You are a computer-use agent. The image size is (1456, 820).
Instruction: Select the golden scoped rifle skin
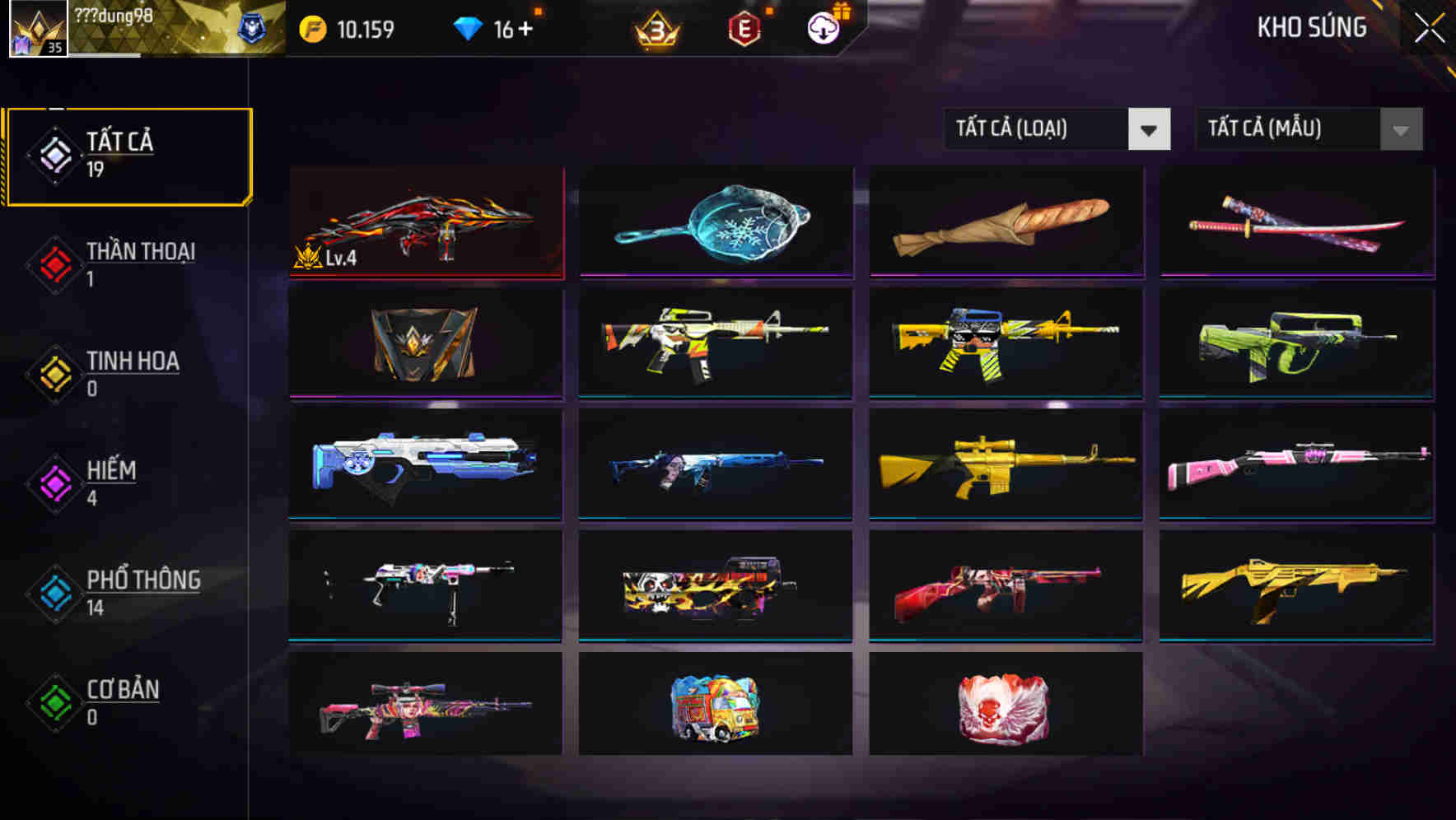pyautogui.click(x=1005, y=465)
